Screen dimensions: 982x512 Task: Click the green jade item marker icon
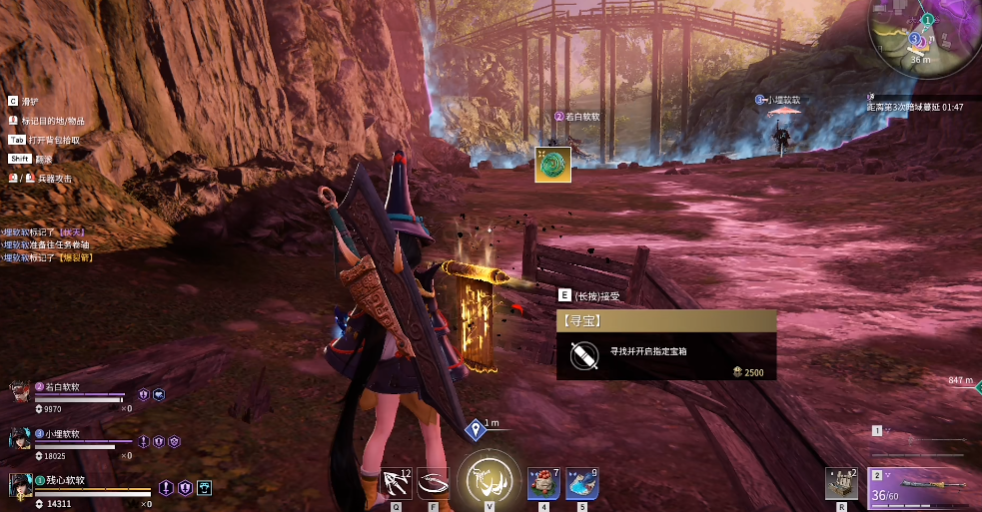[553, 165]
